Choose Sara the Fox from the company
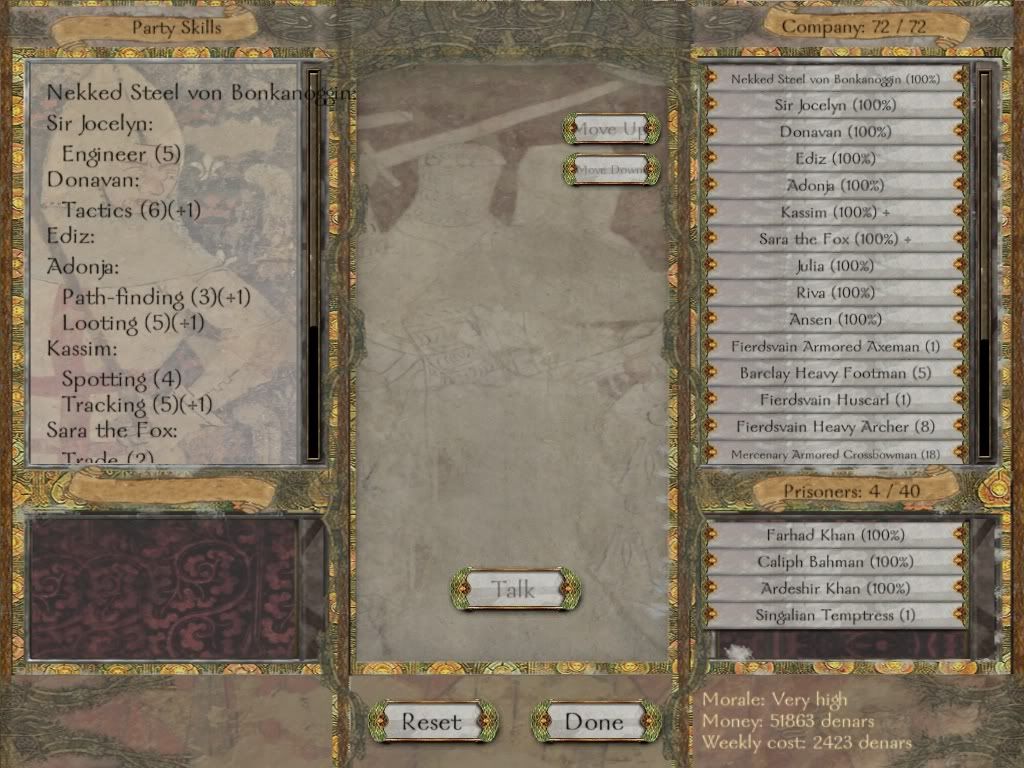The image size is (1024, 768). [x=835, y=239]
